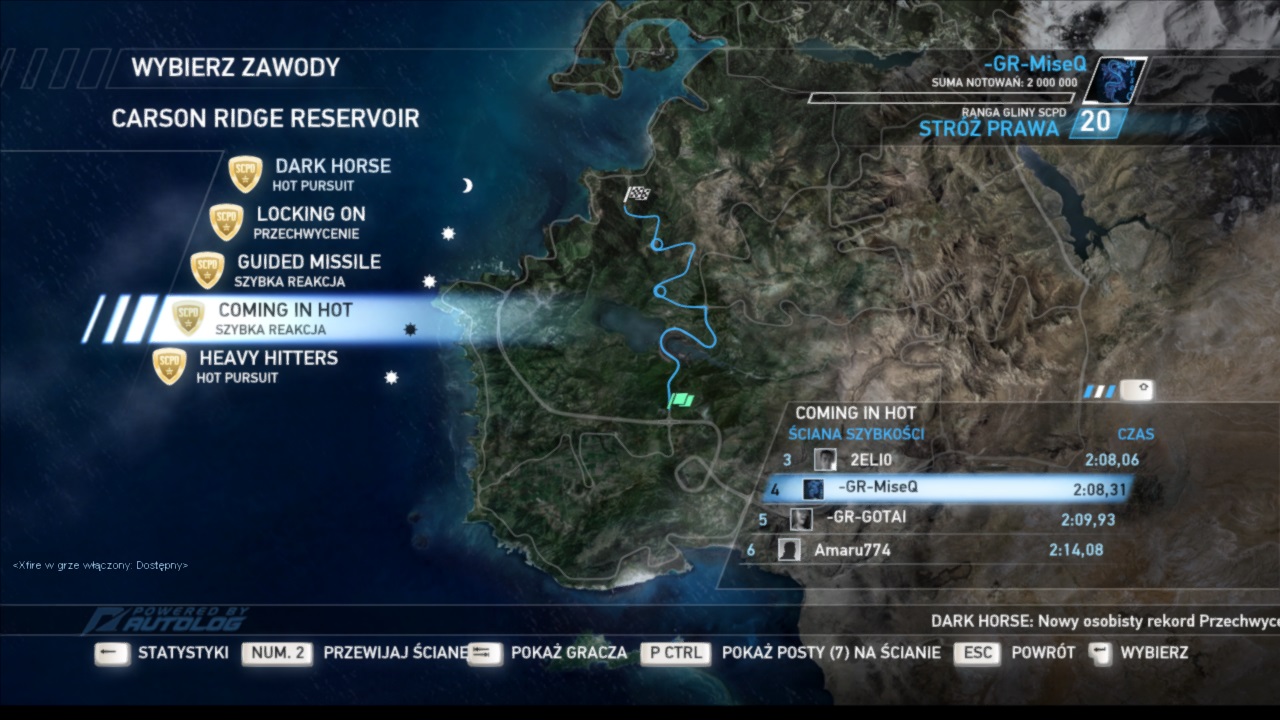Choose the Locking On event

pos(310,221)
